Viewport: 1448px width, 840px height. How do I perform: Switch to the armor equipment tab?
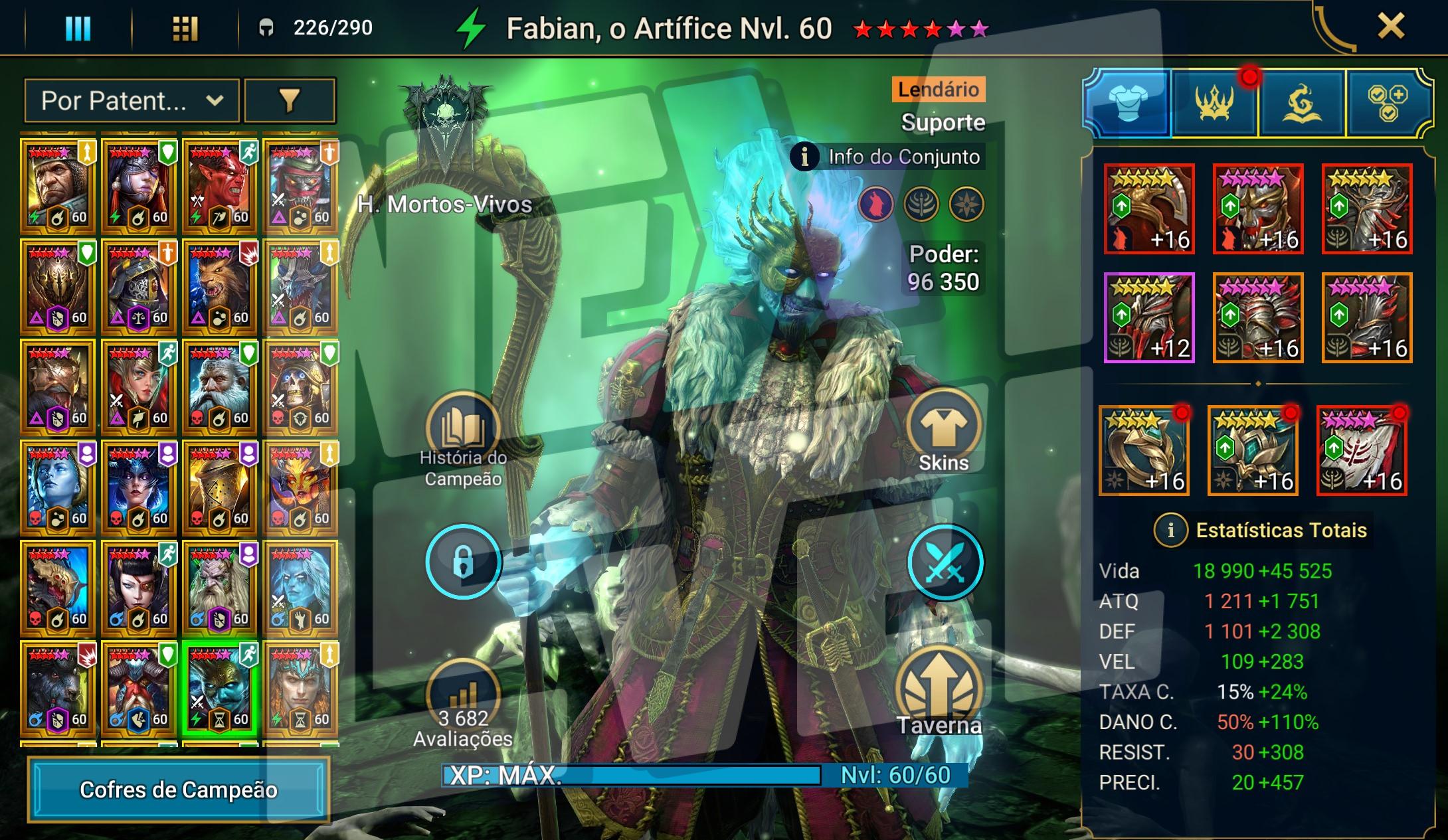(x=1128, y=103)
